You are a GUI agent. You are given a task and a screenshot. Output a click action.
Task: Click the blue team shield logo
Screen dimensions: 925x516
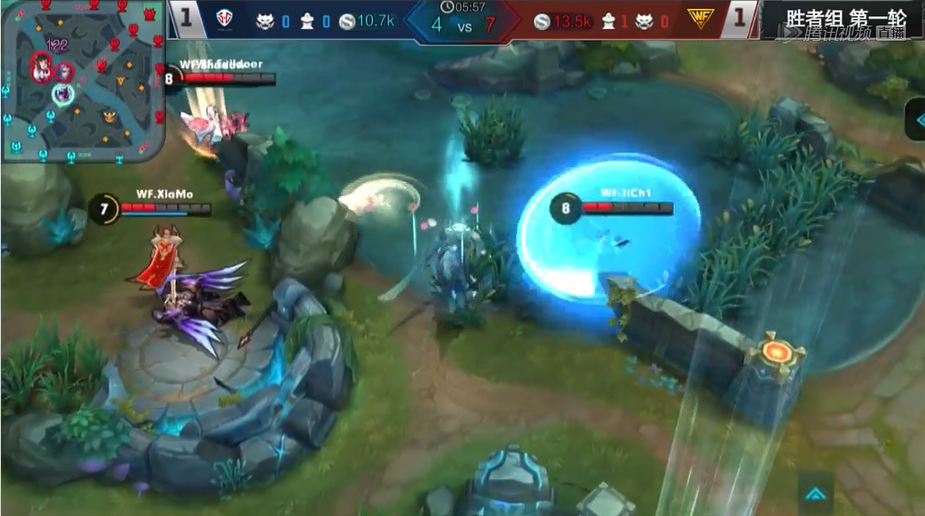(224, 18)
